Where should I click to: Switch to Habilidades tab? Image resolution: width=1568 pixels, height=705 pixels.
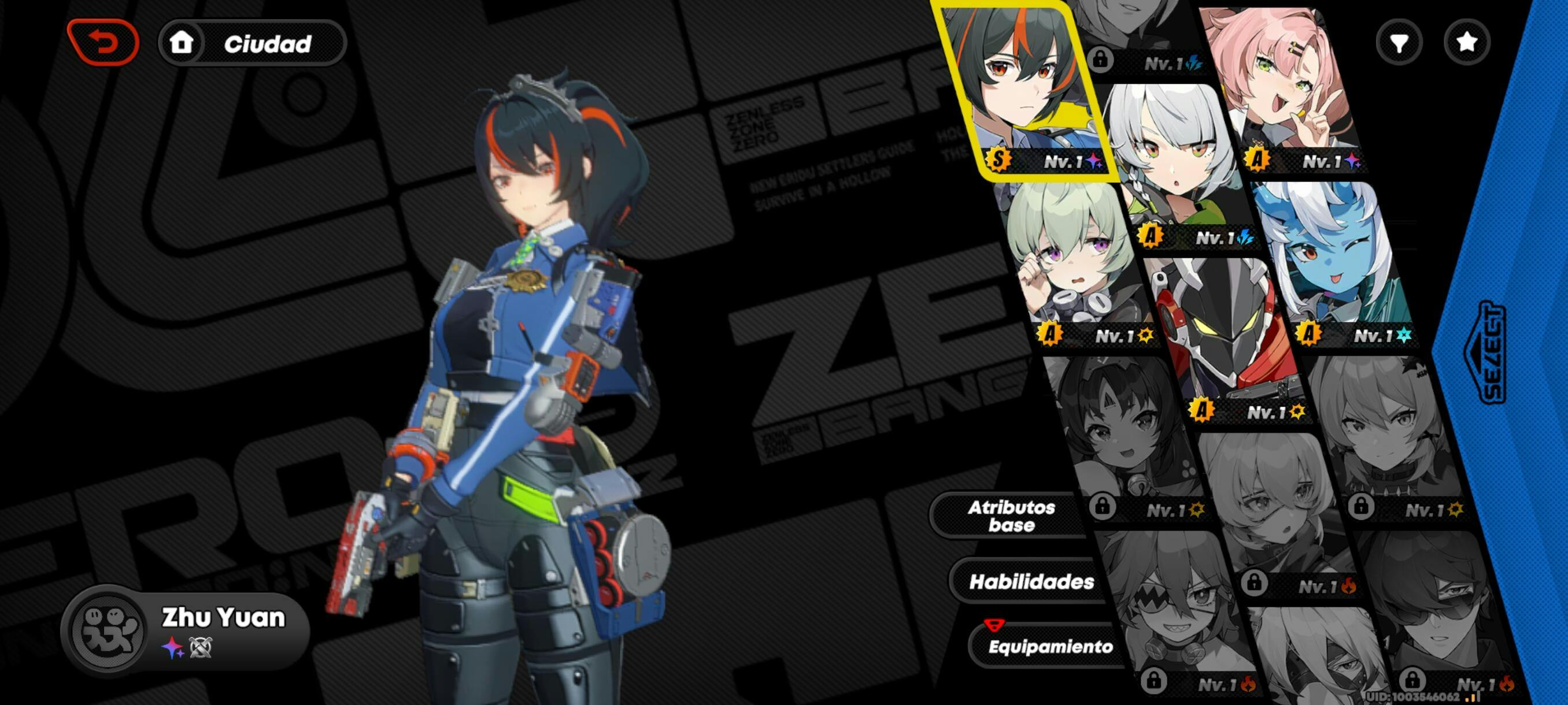1031,581
